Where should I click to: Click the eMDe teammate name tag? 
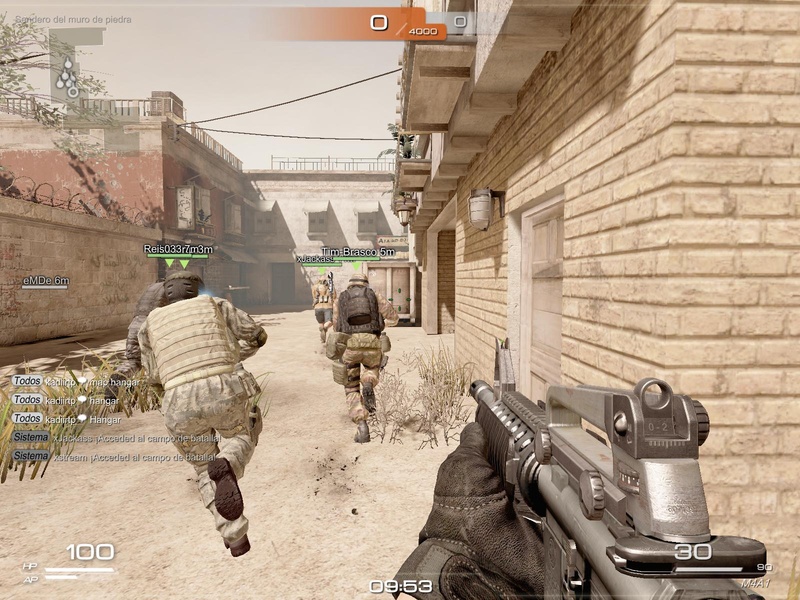46,281
